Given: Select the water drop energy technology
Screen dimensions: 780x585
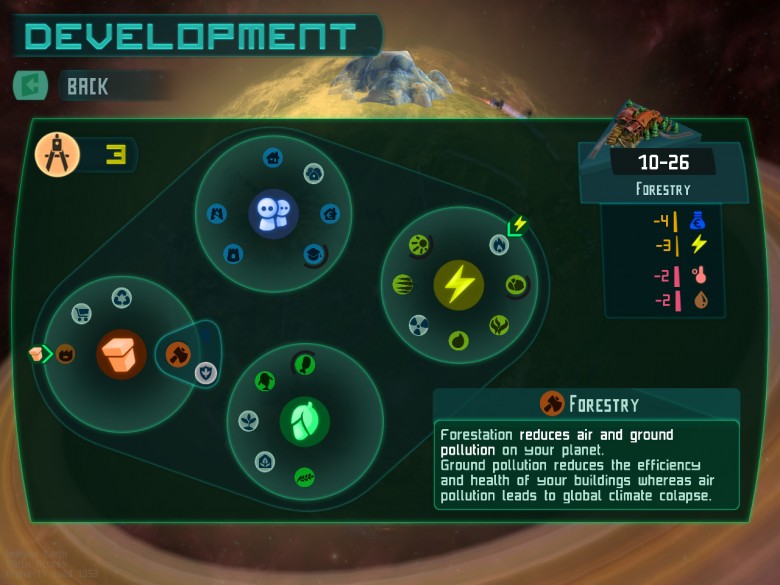Looking at the screenshot, I should click(x=458, y=340).
